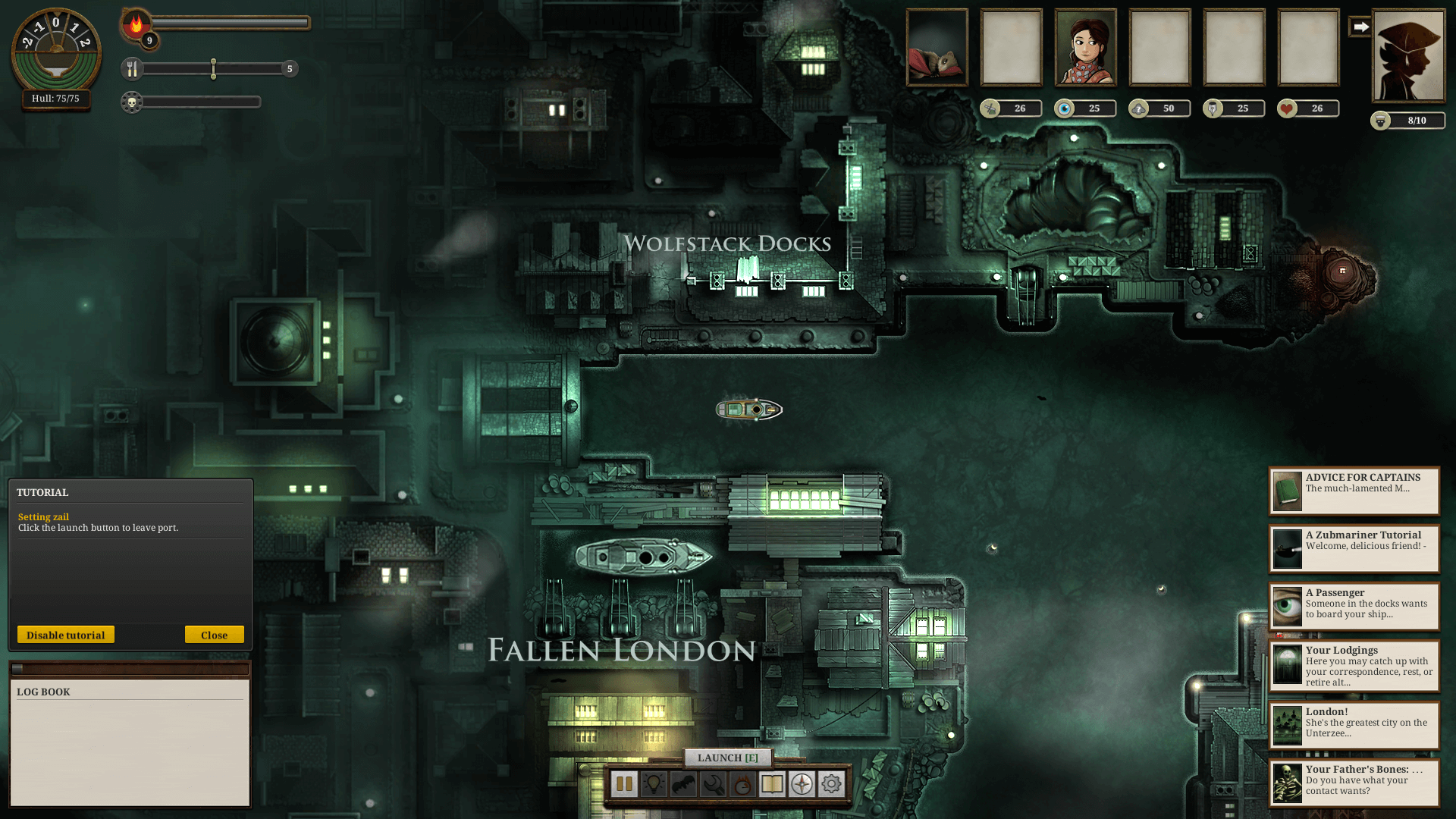Toggle the ship's lightbulb lamp

(654, 784)
